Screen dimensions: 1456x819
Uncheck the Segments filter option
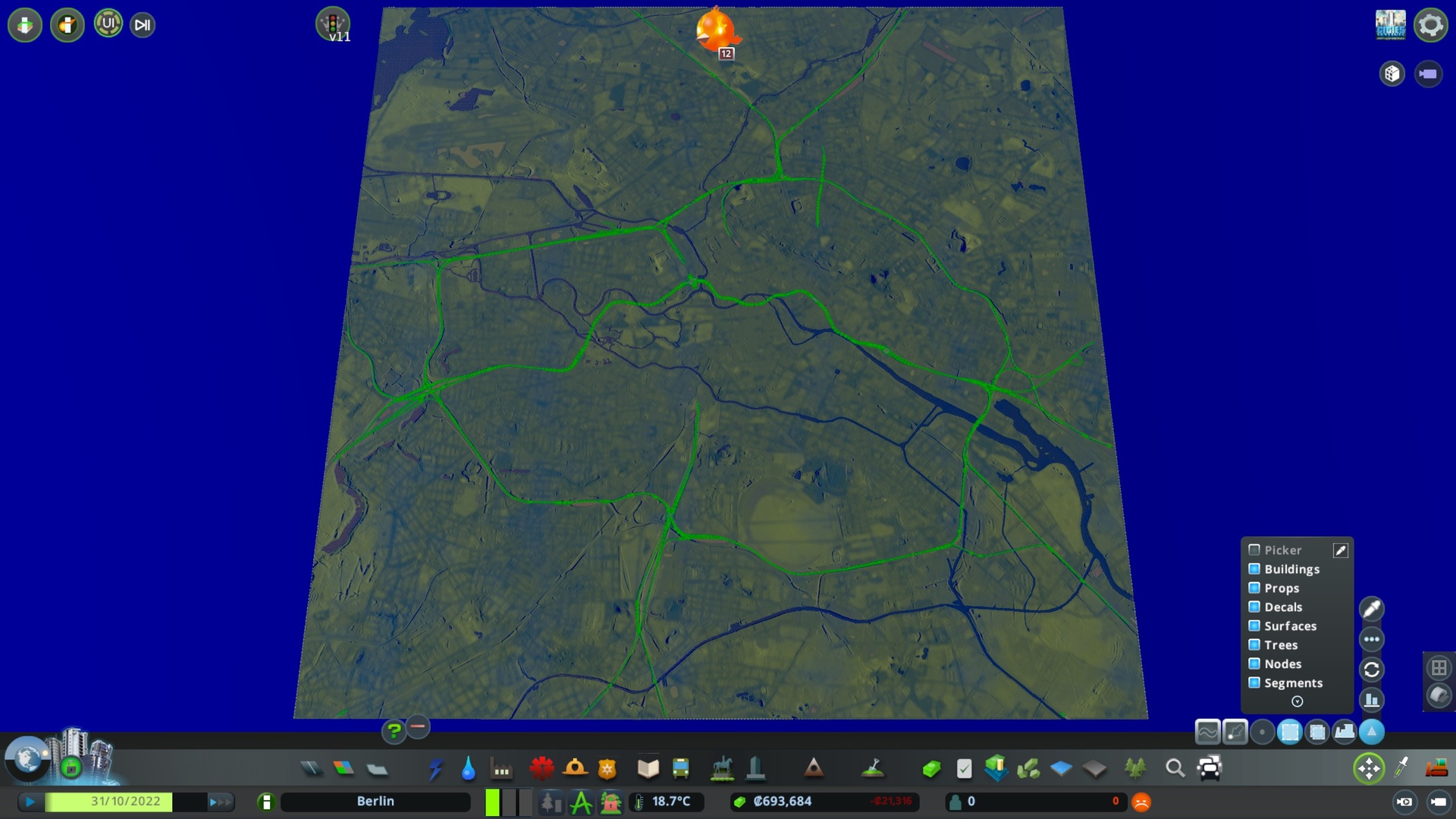coord(1256,682)
